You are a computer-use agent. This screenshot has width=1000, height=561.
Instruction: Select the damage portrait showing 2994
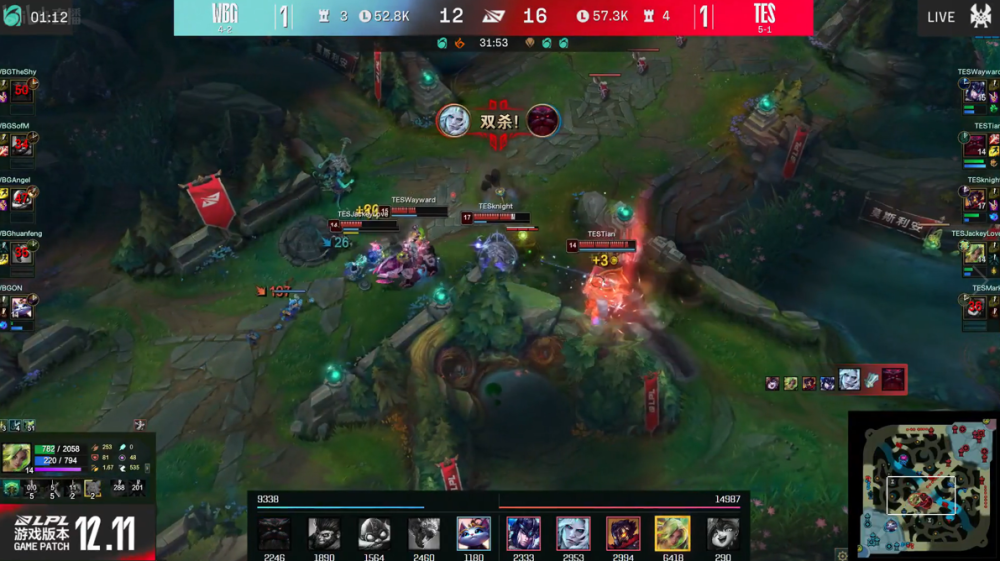[x=623, y=533]
